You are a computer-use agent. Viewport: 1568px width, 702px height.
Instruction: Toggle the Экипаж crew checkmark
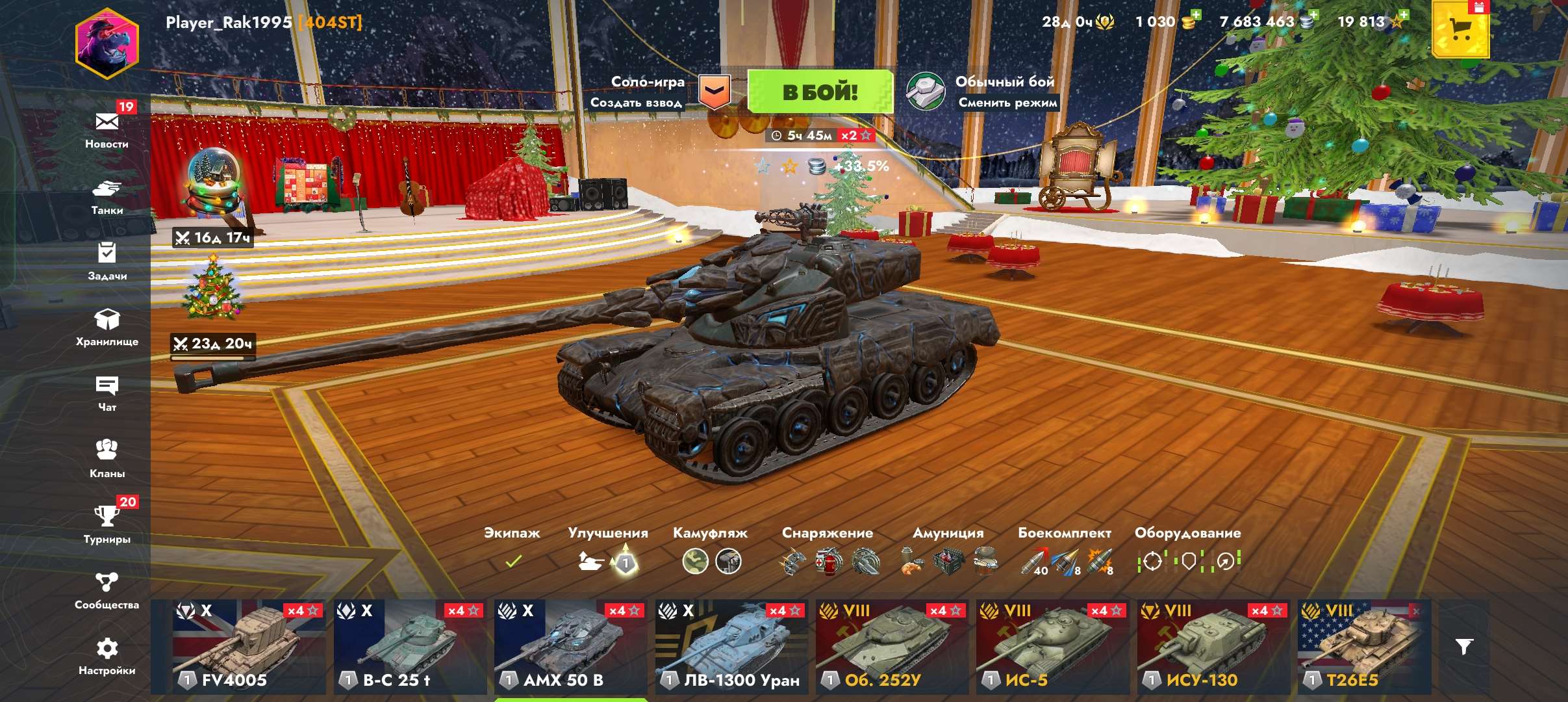click(x=513, y=561)
